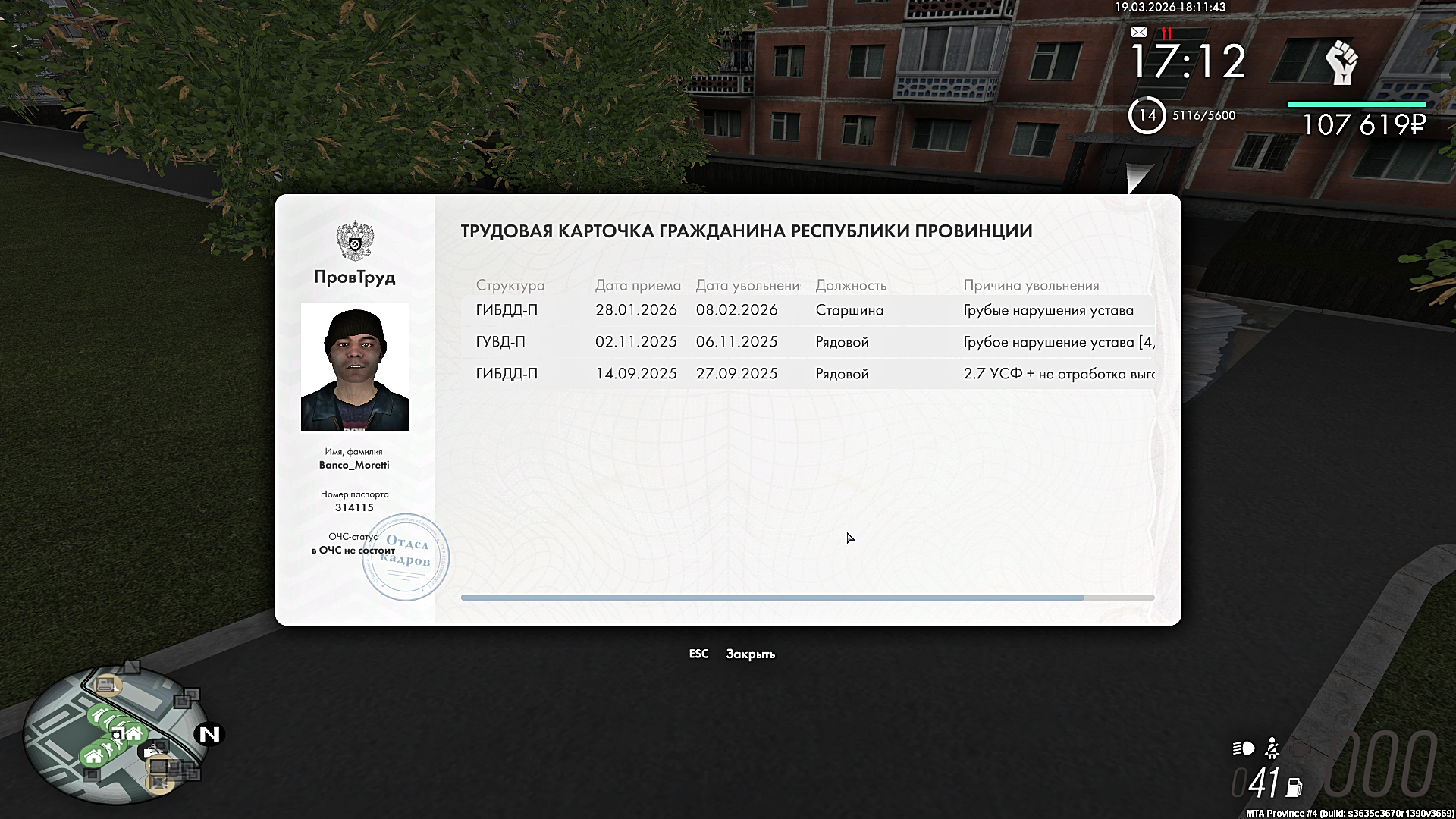Screen dimensions: 1456x819
Task: Close the labor card with Закрыть
Action: coord(749,654)
